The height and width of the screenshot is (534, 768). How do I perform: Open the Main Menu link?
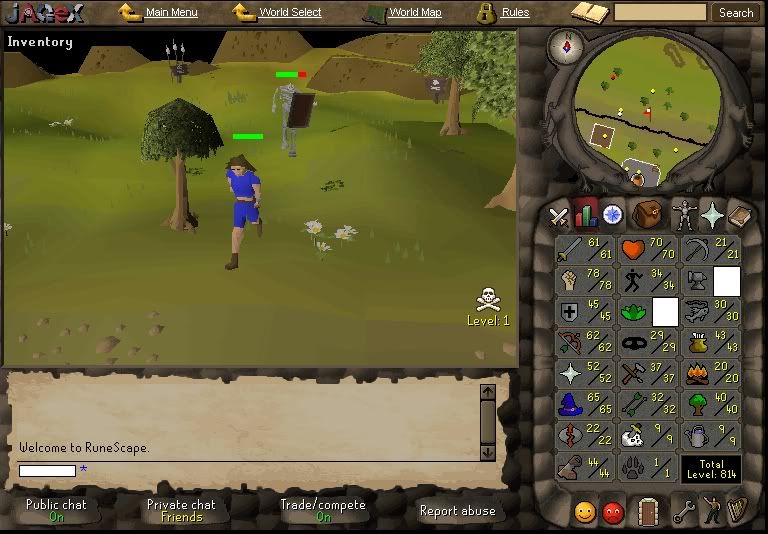point(171,13)
